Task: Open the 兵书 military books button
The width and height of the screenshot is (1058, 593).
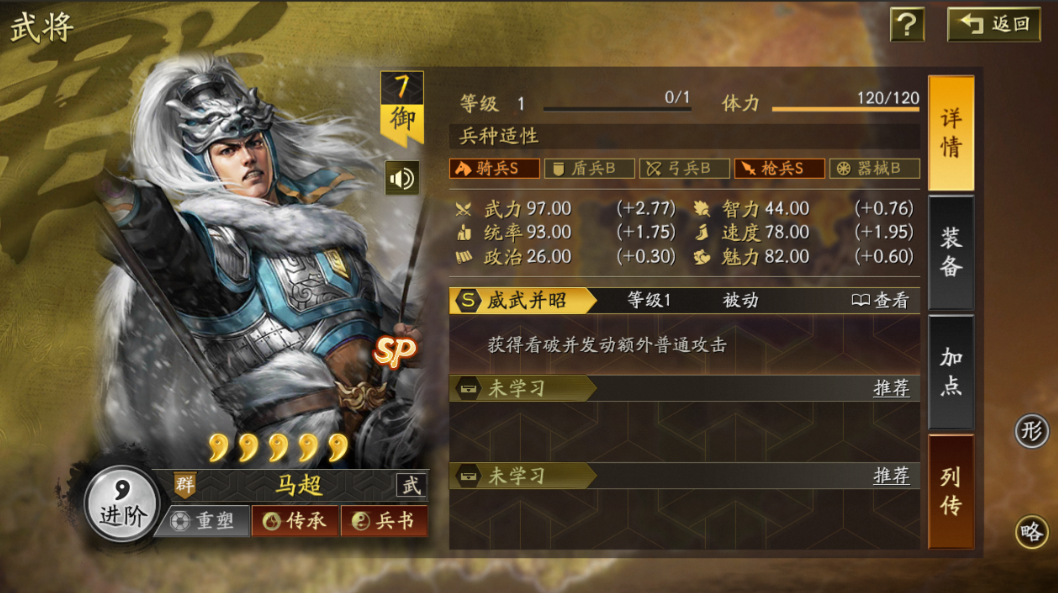Action: pyautogui.click(x=384, y=521)
